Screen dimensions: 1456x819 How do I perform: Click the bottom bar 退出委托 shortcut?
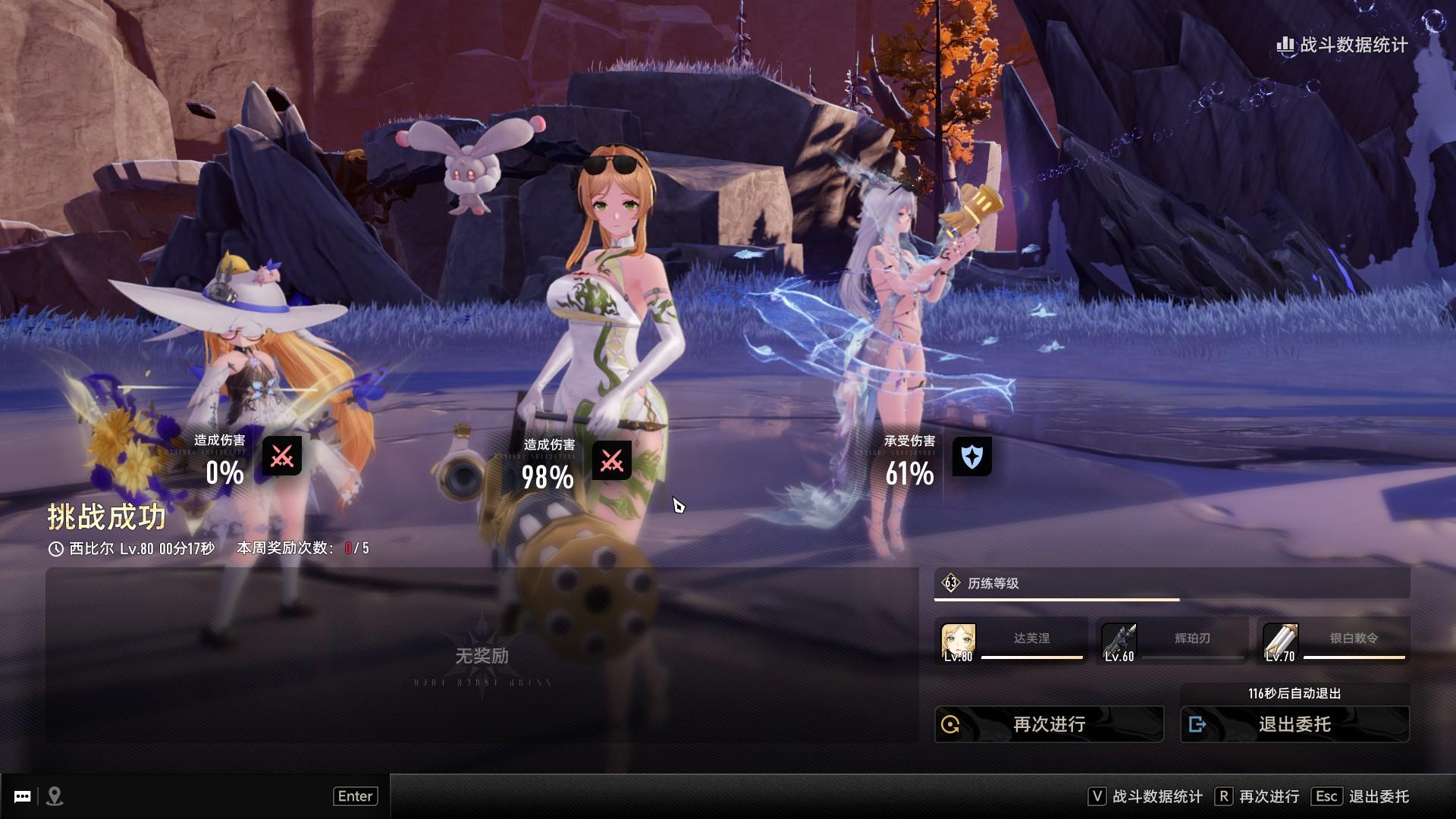[x=1362, y=796]
